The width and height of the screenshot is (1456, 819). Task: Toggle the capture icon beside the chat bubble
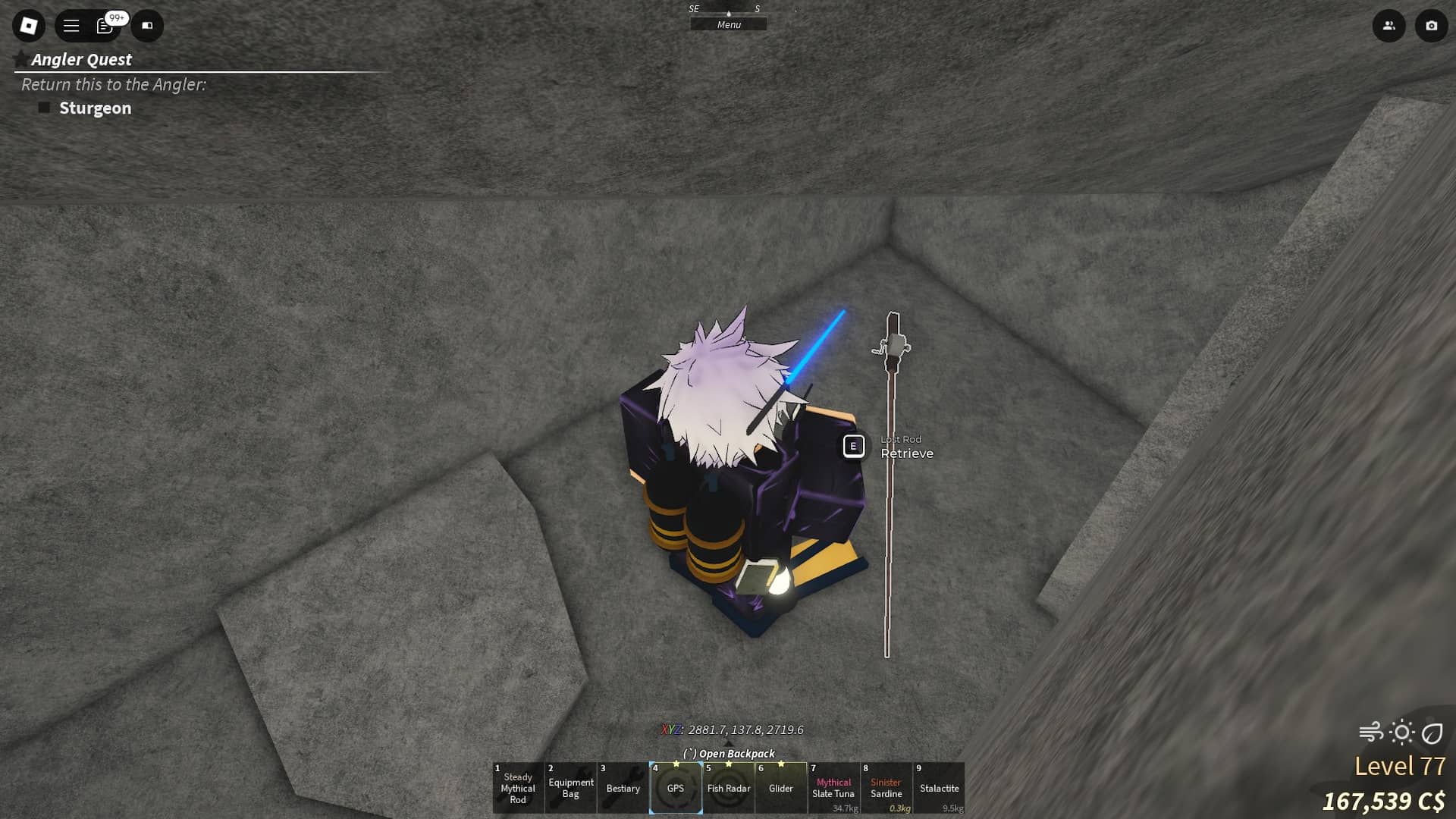(x=147, y=25)
